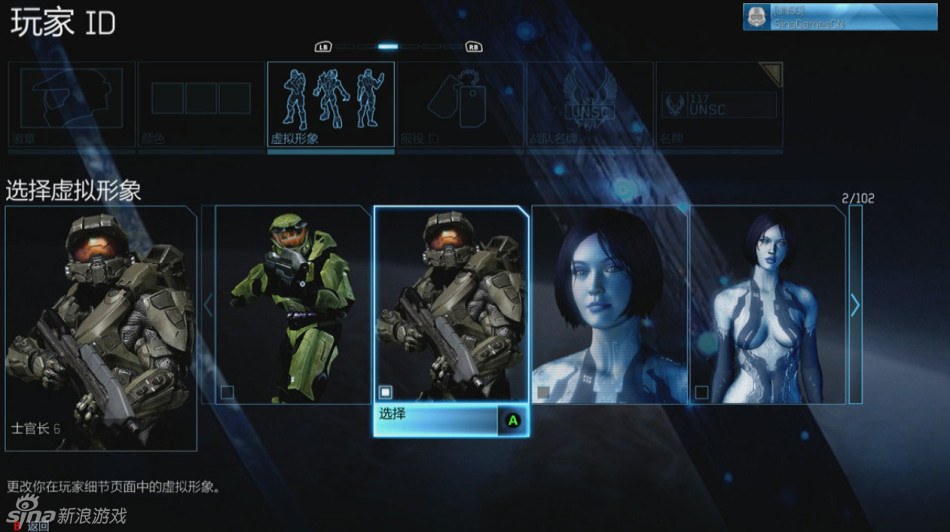Confirm avatar with the 选择 button
The image size is (950, 532).
click(451, 420)
